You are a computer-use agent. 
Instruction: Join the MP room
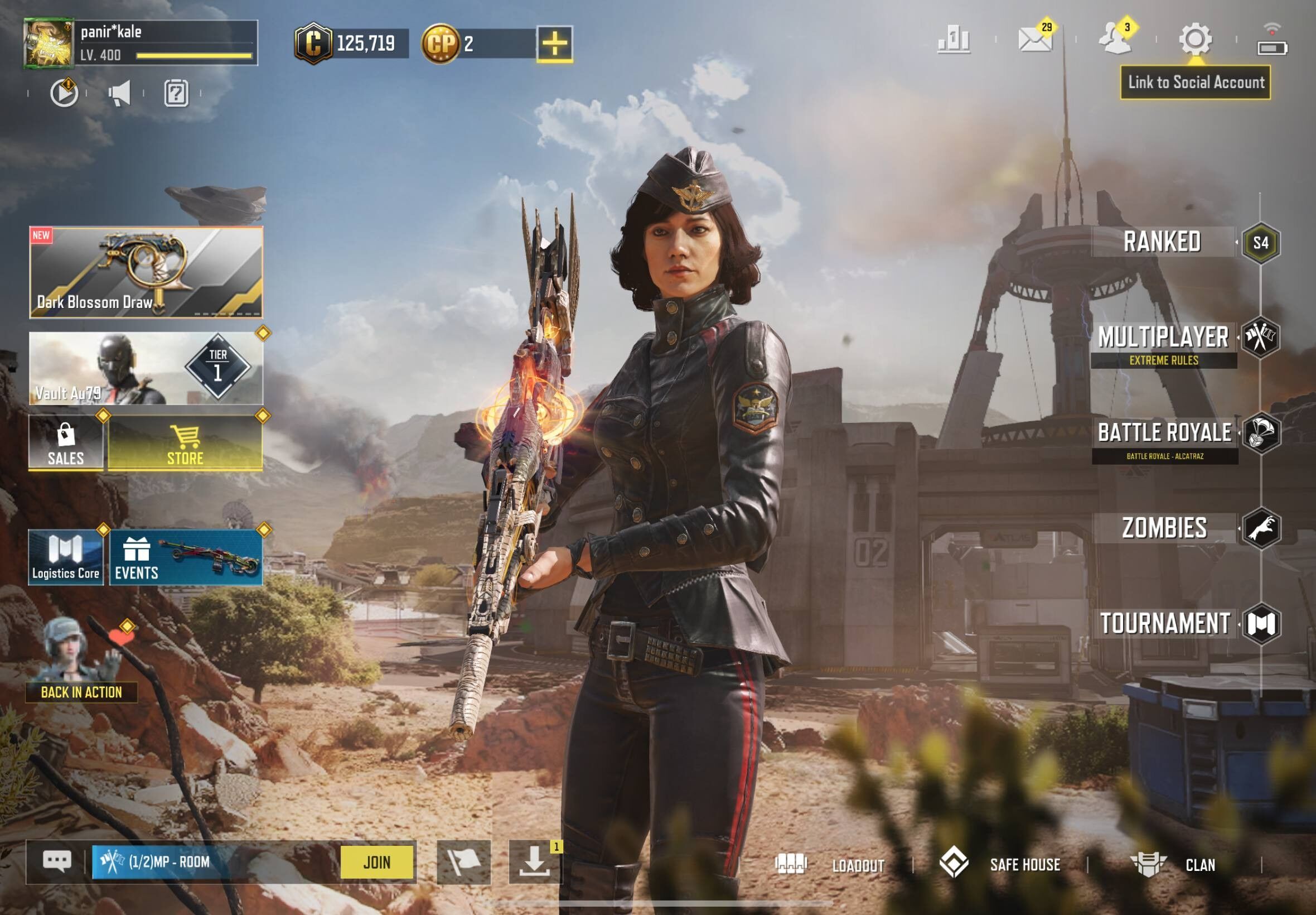tap(376, 862)
